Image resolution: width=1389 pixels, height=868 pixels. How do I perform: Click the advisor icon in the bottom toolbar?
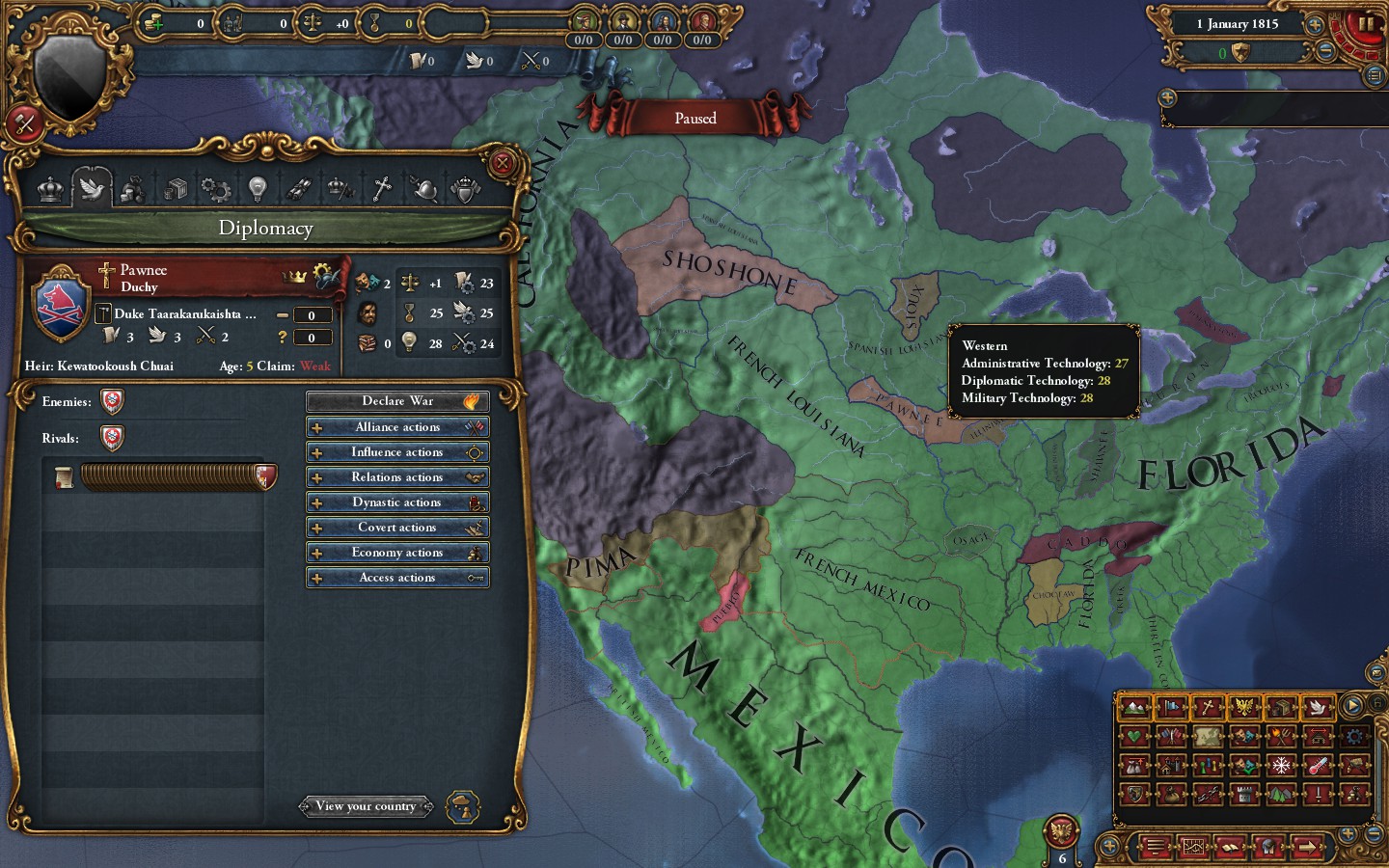coord(1267,847)
